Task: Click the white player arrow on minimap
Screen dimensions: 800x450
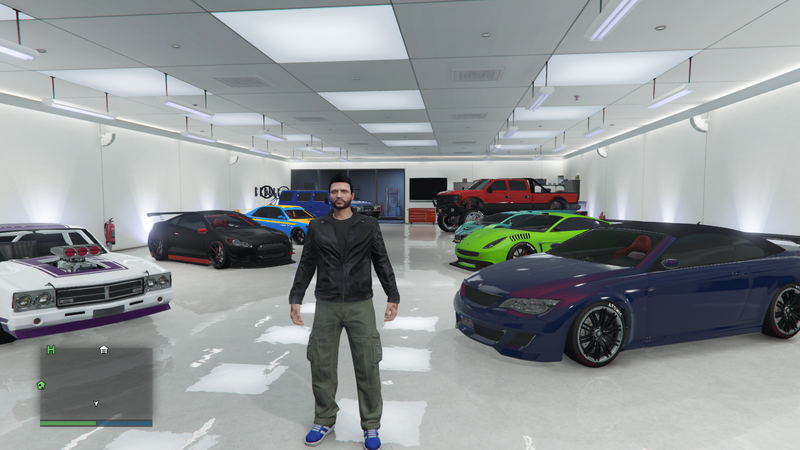Action: click(96, 403)
